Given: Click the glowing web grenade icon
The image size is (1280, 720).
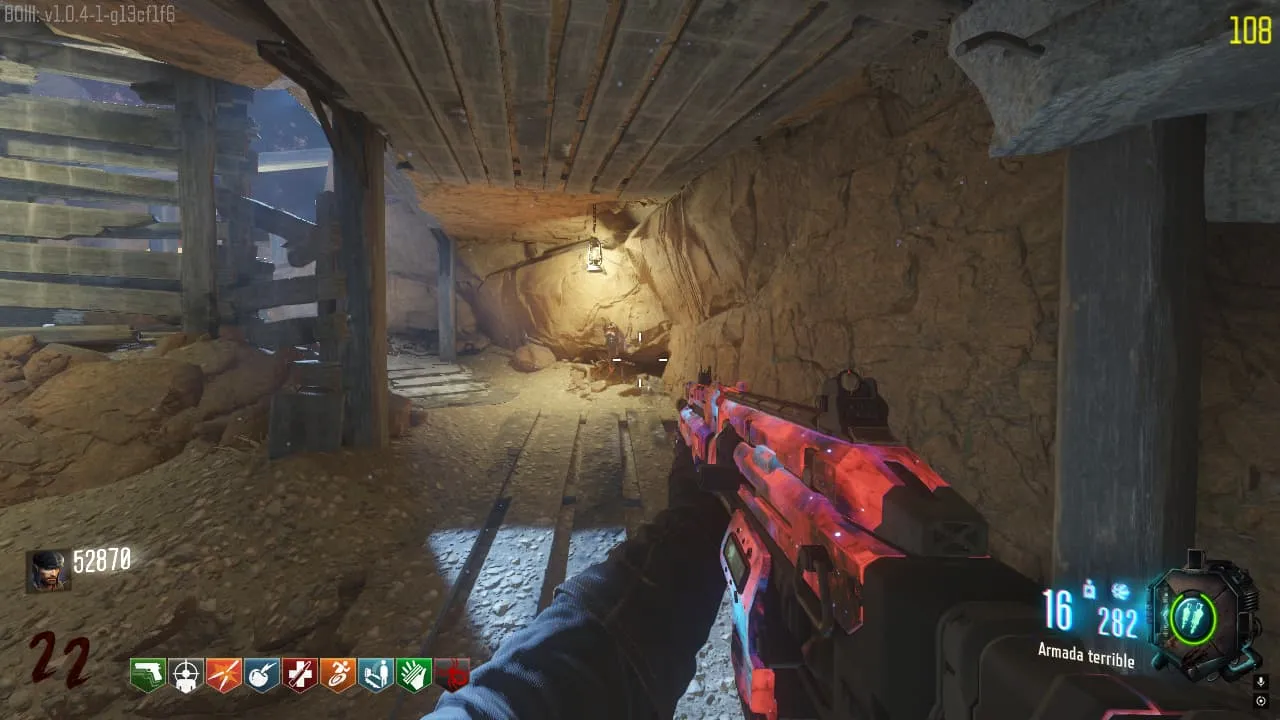Looking at the screenshot, I should 1118,592.
